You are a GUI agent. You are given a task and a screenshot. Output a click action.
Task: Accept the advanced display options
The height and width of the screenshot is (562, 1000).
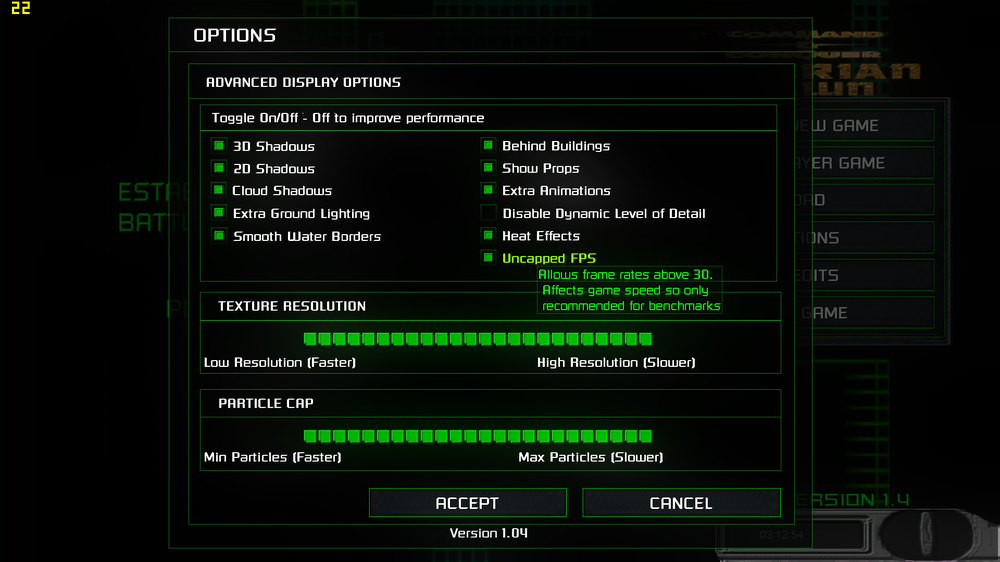(467, 503)
